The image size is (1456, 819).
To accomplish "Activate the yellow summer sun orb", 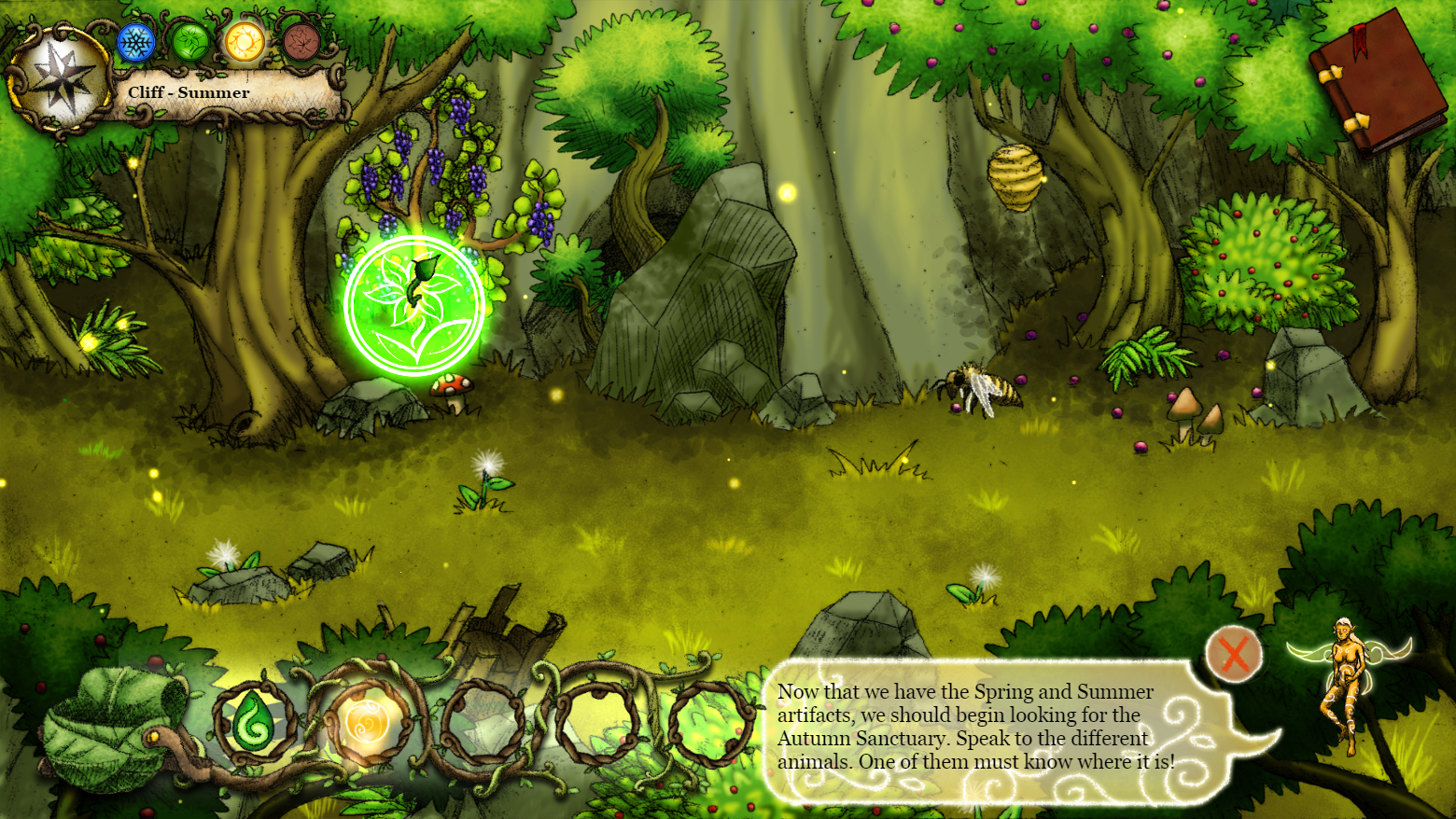I will 245,43.
